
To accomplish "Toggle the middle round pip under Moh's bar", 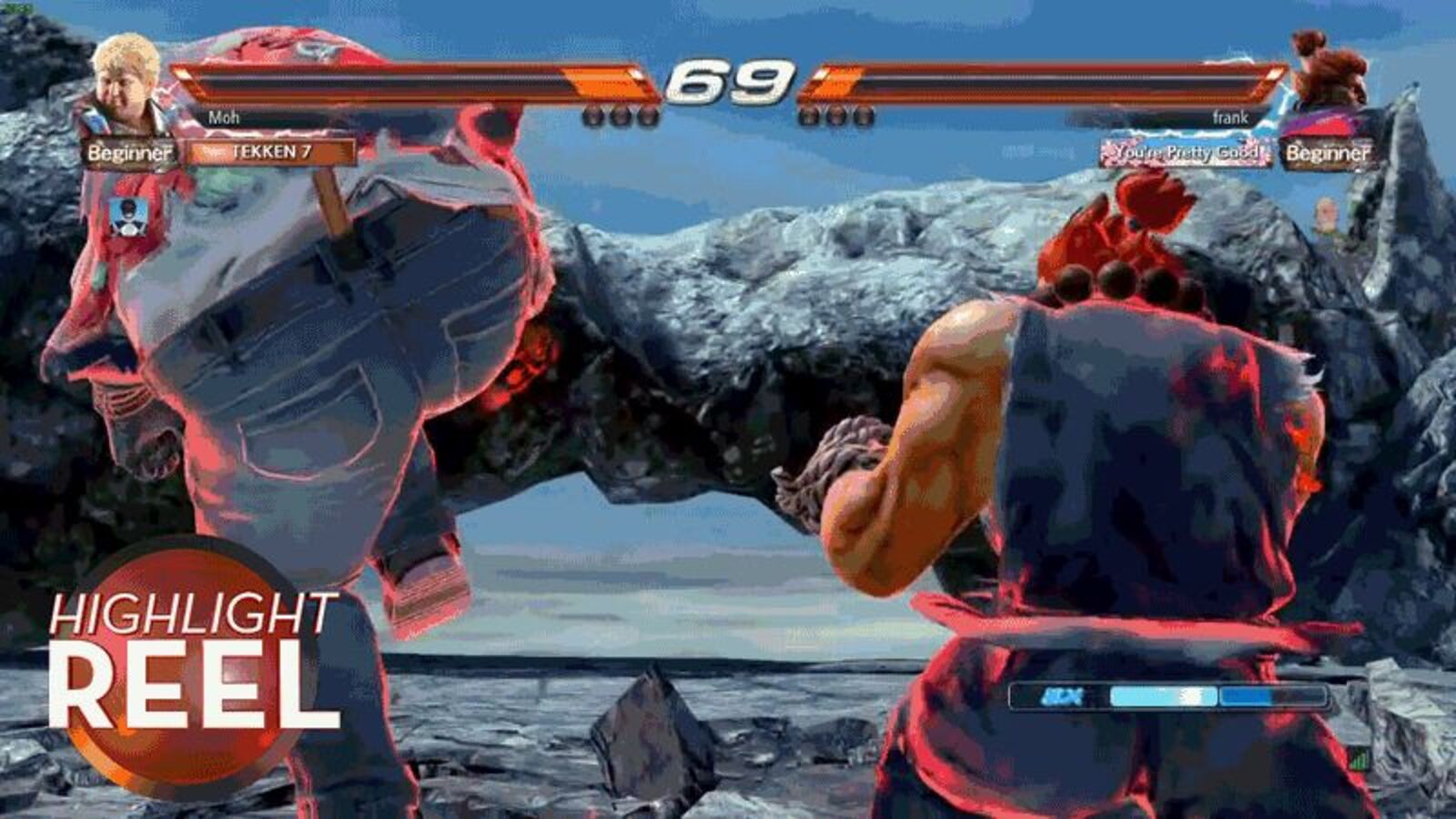I will coord(622,116).
